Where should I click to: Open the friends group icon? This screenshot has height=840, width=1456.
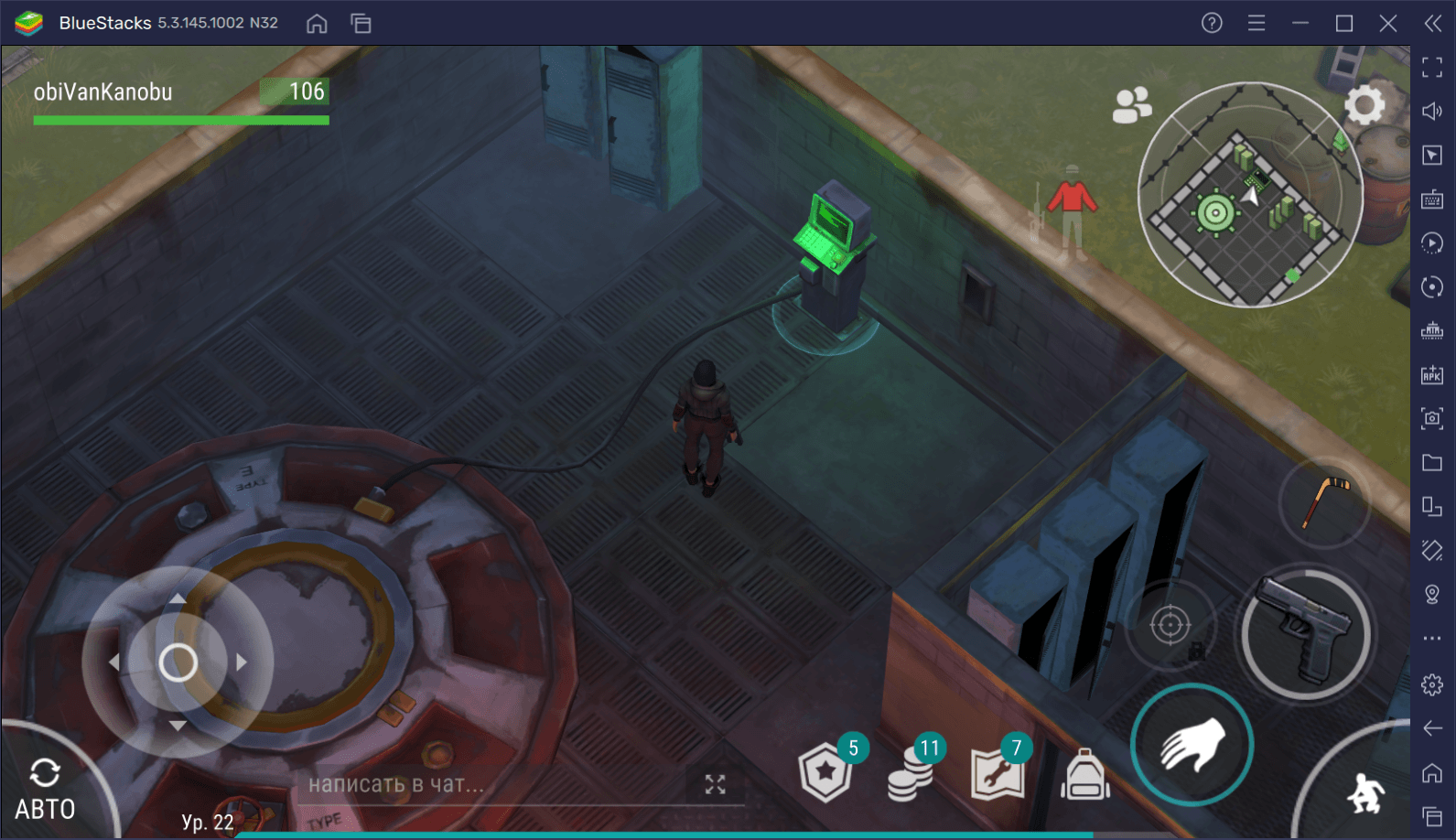1131,105
